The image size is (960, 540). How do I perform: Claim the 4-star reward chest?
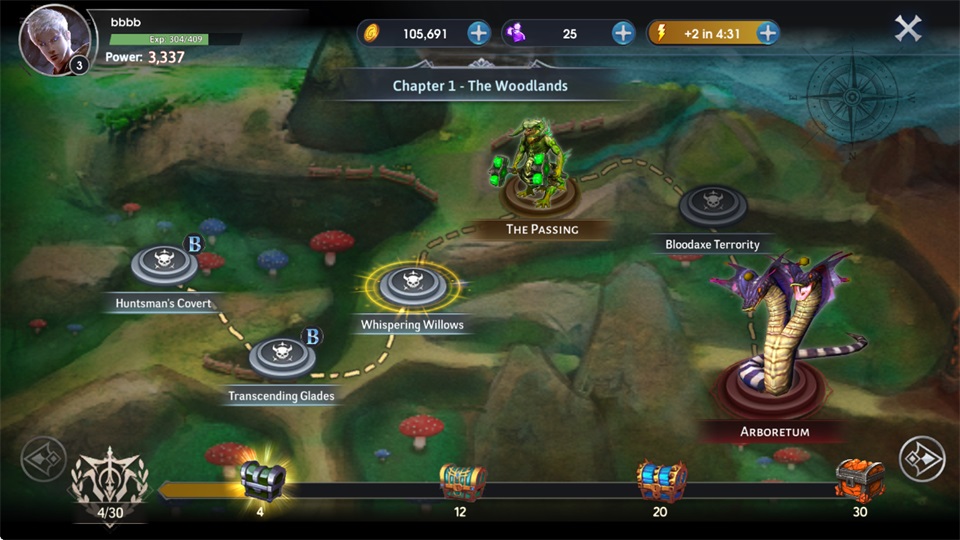tap(262, 482)
